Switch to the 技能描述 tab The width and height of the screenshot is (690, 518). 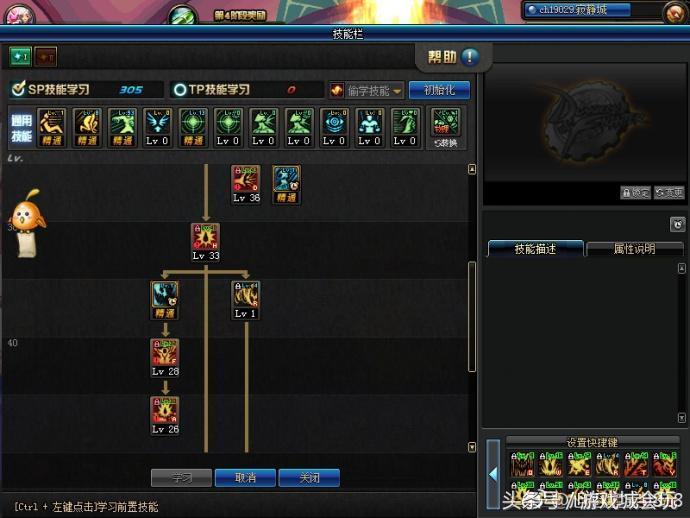[534, 249]
